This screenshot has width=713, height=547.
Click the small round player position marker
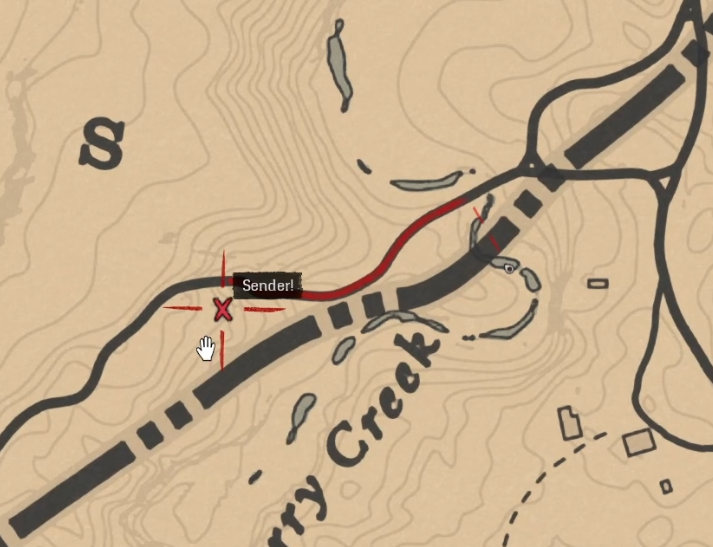pos(509,268)
